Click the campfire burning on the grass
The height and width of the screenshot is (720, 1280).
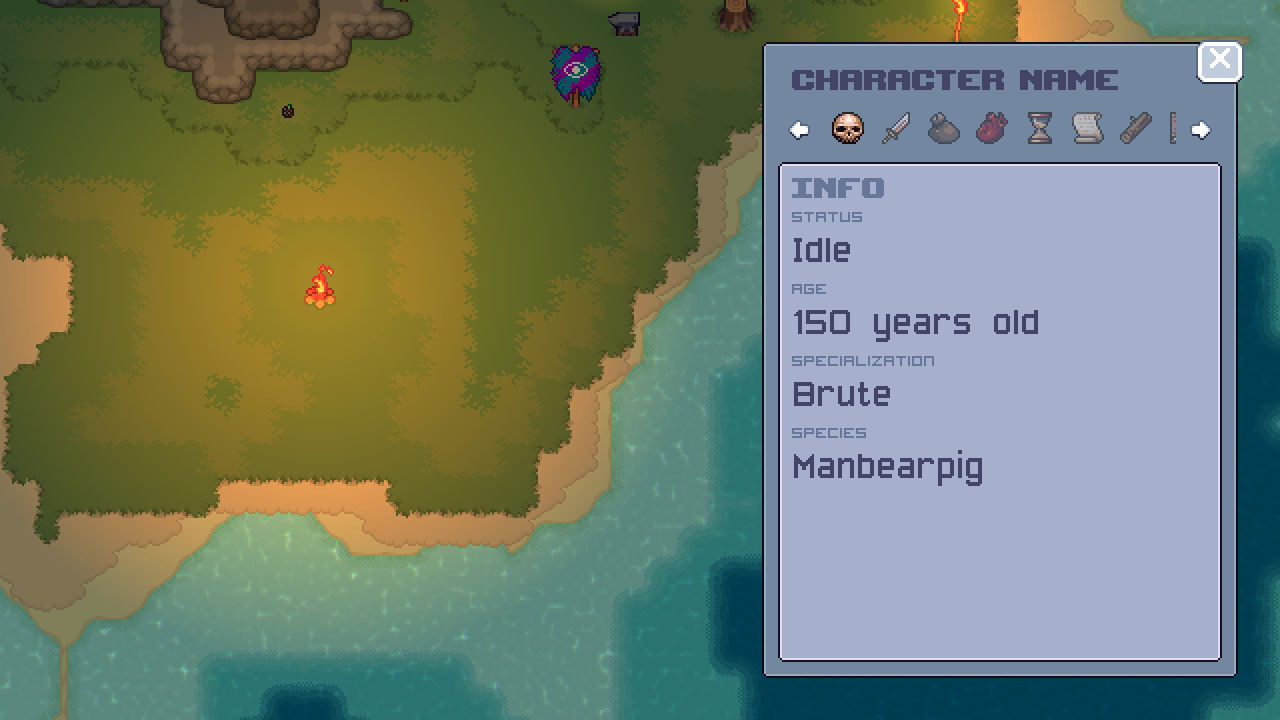click(x=321, y=287)
